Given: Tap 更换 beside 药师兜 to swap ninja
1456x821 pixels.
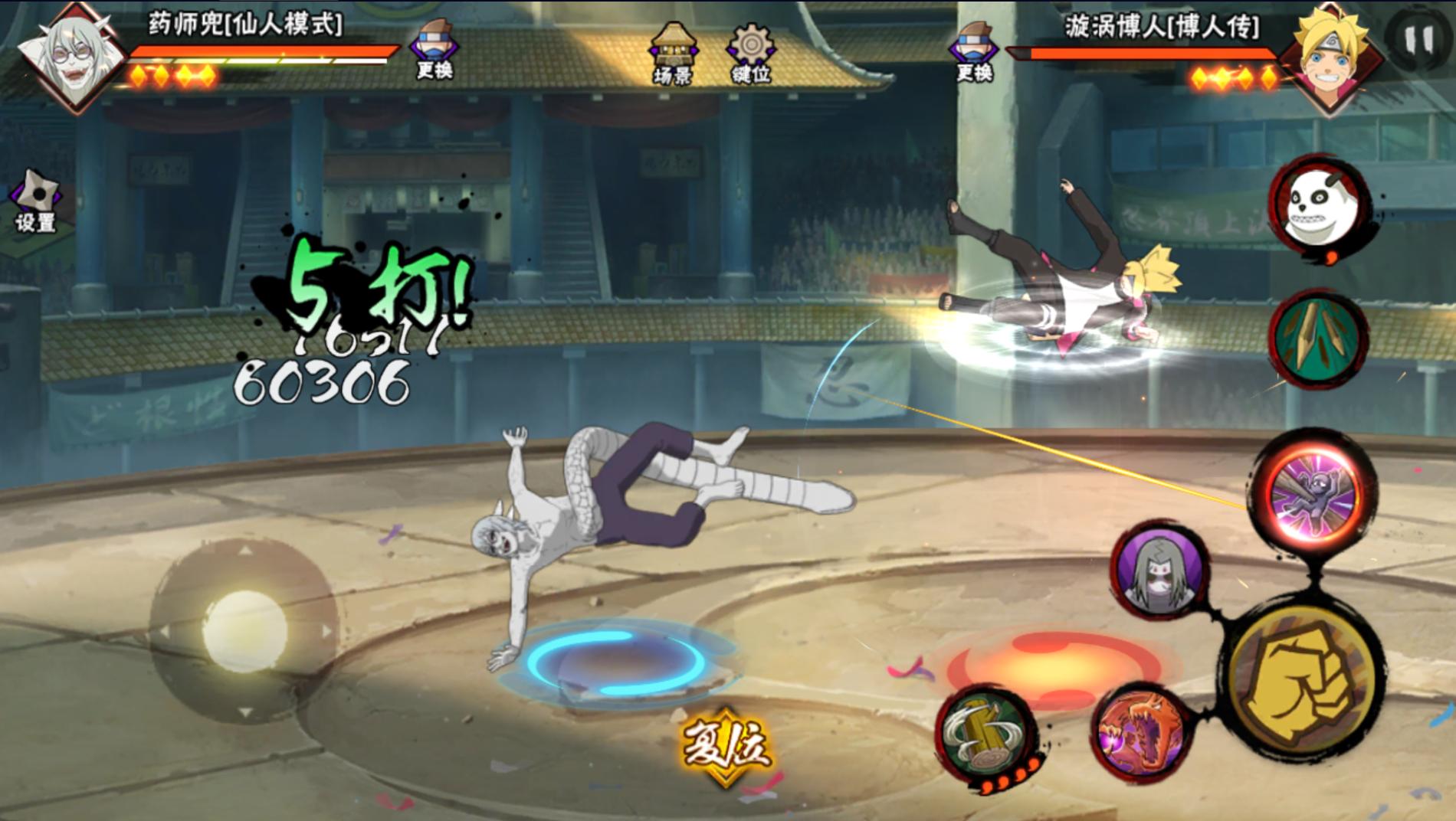Looking at the screenshot, I should pos(434,49).
